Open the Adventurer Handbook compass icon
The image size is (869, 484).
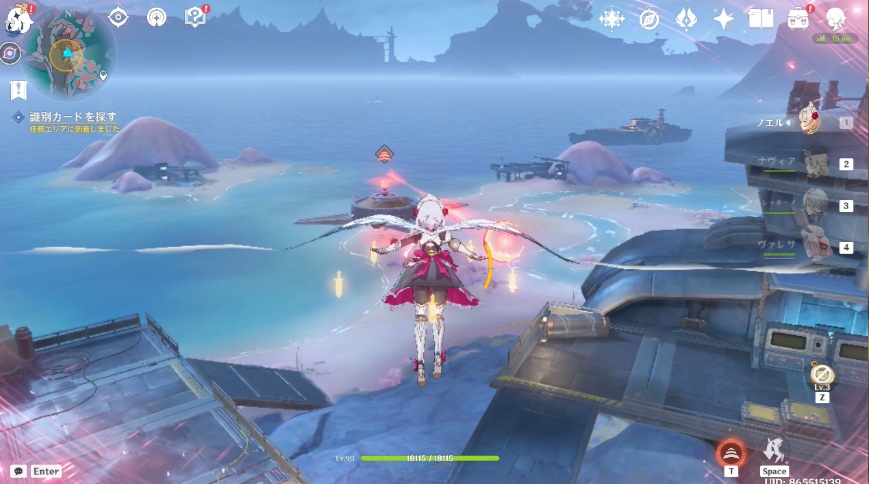pos(649,18)
